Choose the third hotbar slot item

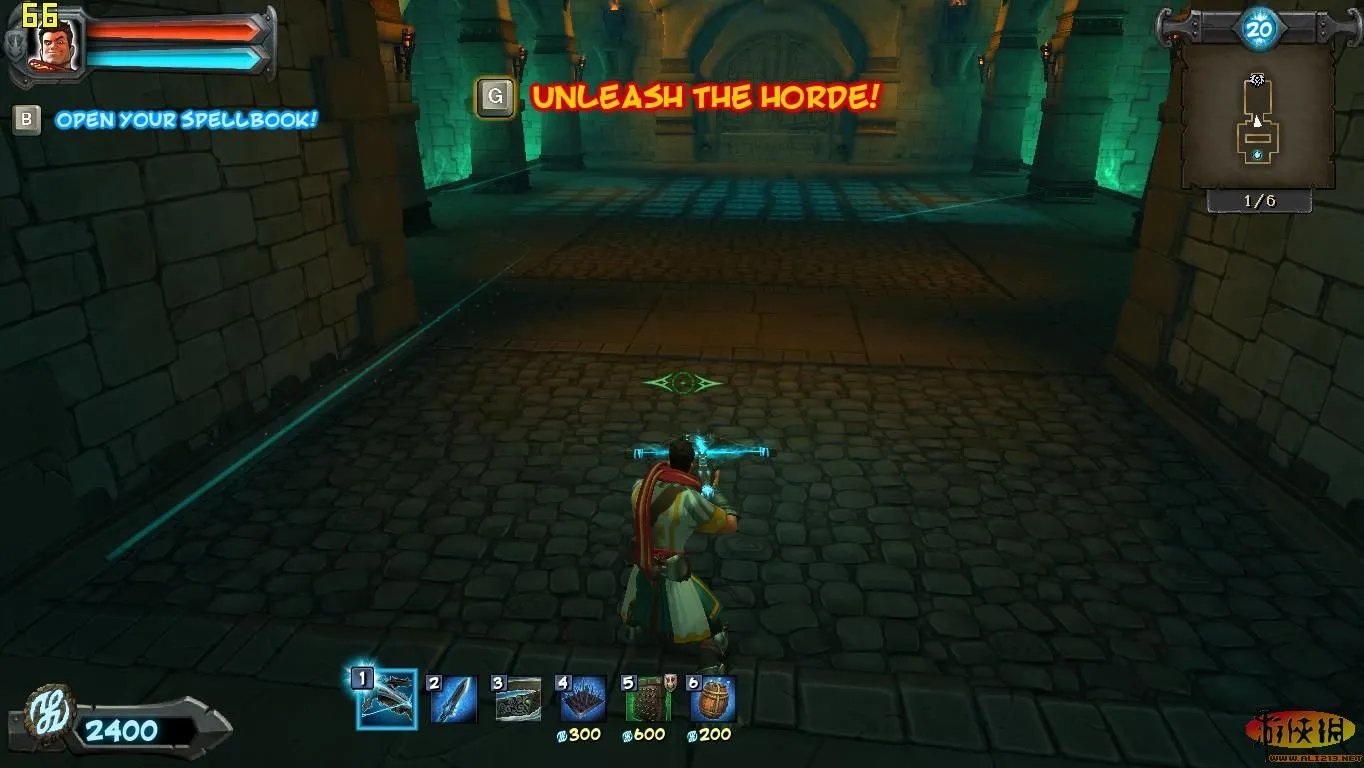pos(518,699)
